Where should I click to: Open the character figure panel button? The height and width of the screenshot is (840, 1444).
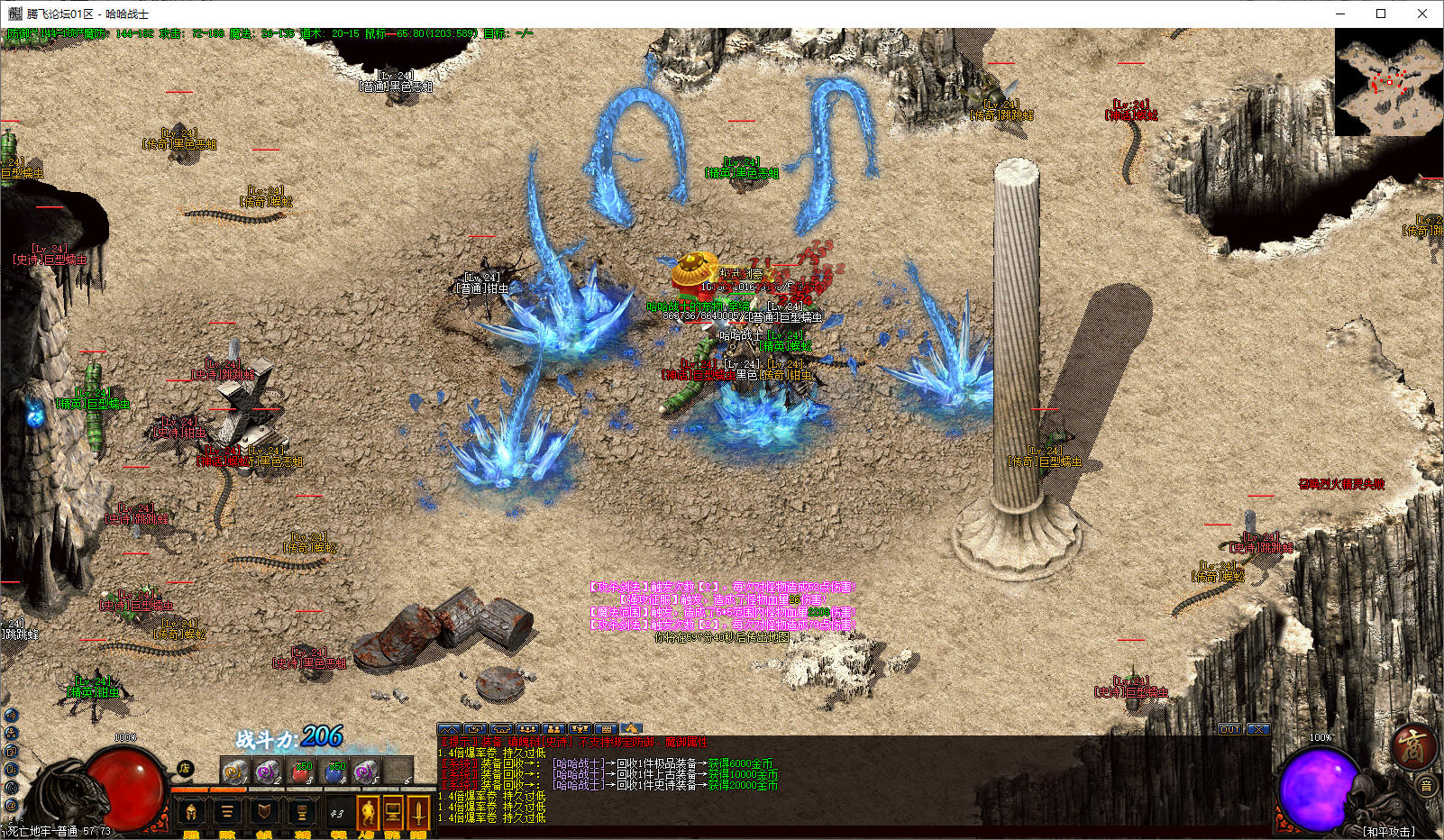[367, 813]
